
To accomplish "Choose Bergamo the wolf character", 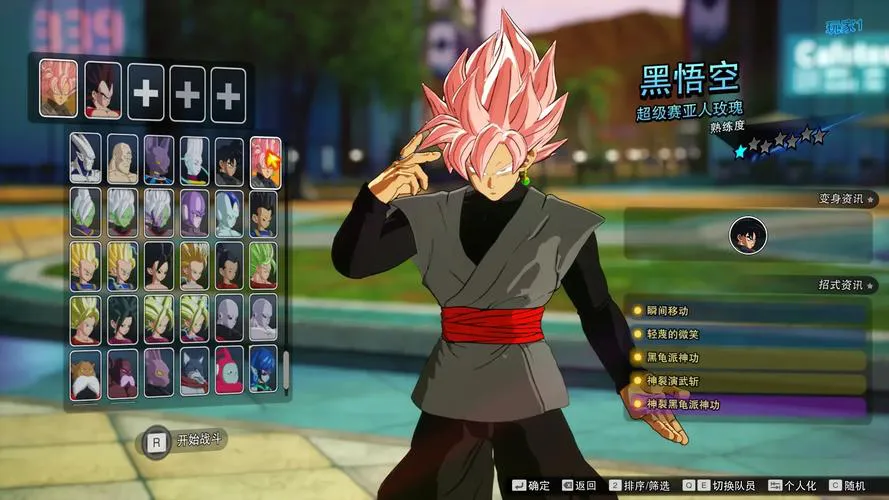I will point(194,372).
